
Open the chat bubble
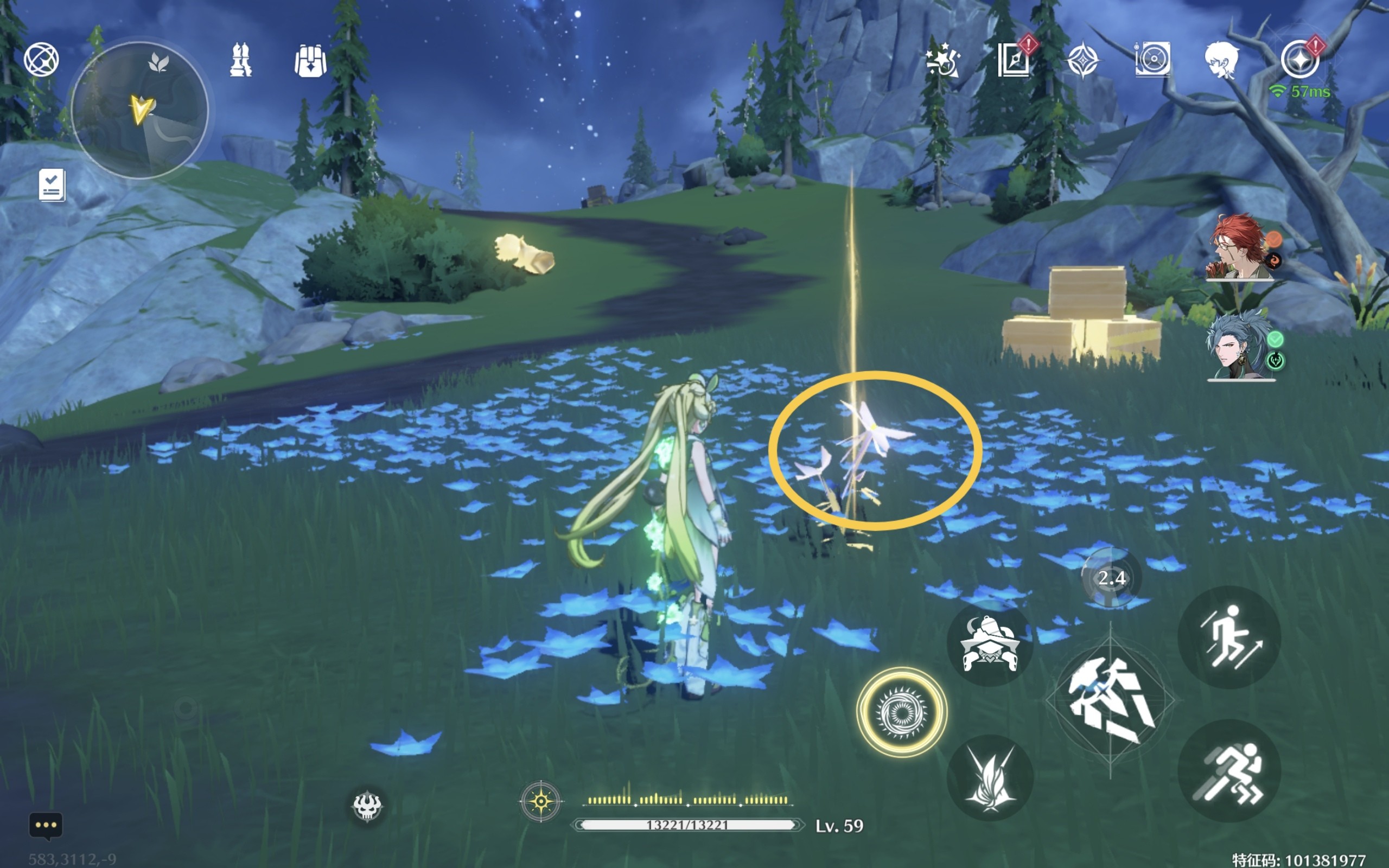pyautogui.click(x=46, y=826)
